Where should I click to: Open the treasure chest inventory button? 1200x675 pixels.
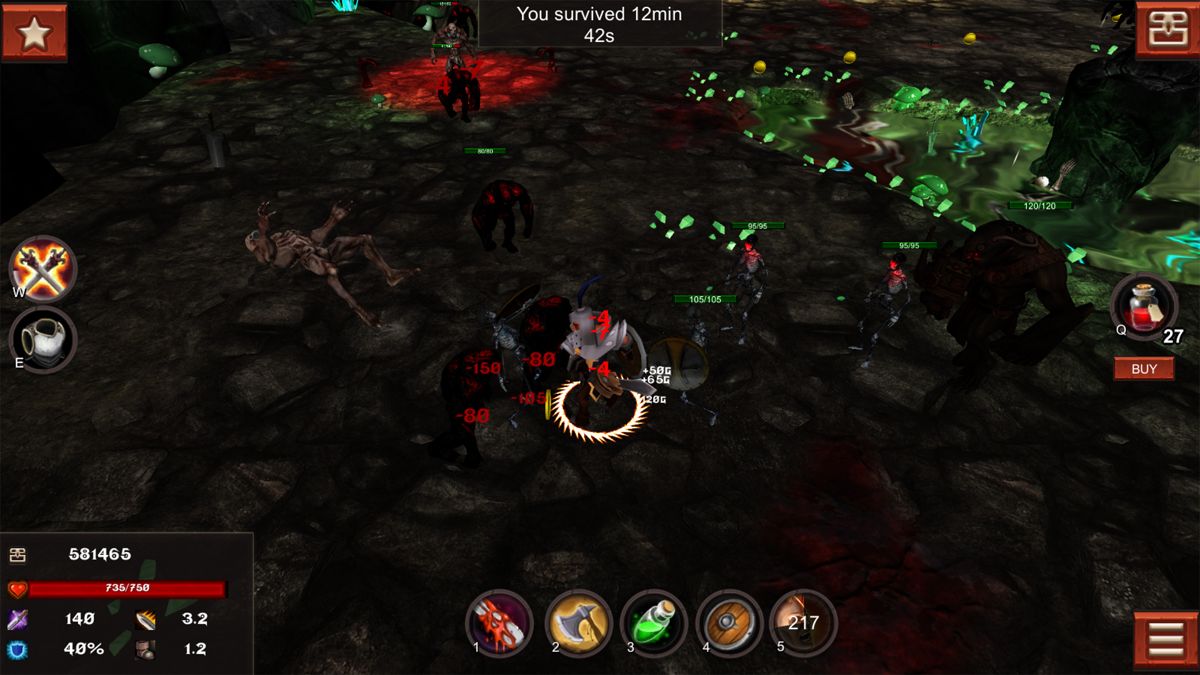coord(1166,31)
